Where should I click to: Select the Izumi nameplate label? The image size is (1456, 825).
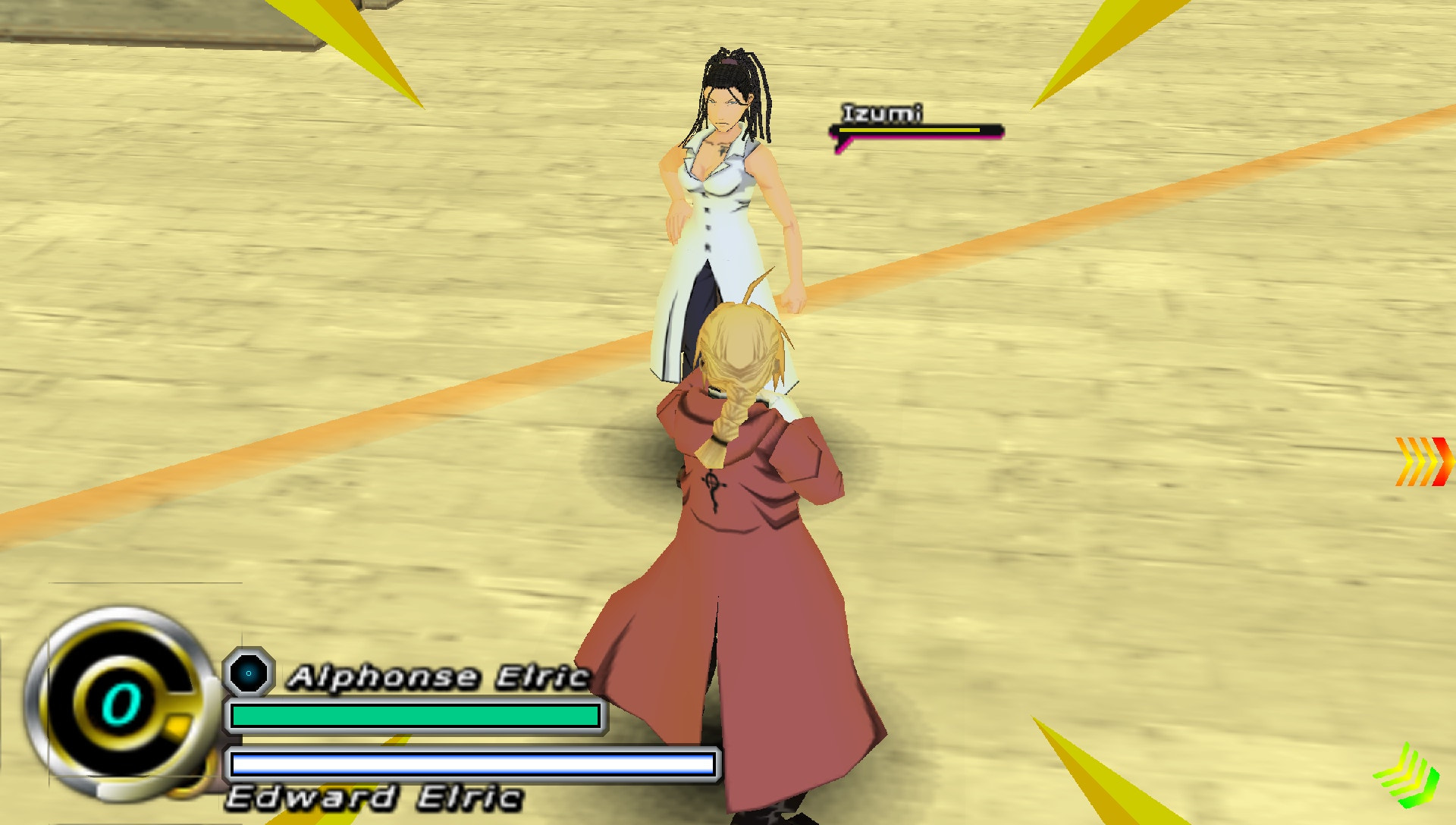[x=882, y=112]
